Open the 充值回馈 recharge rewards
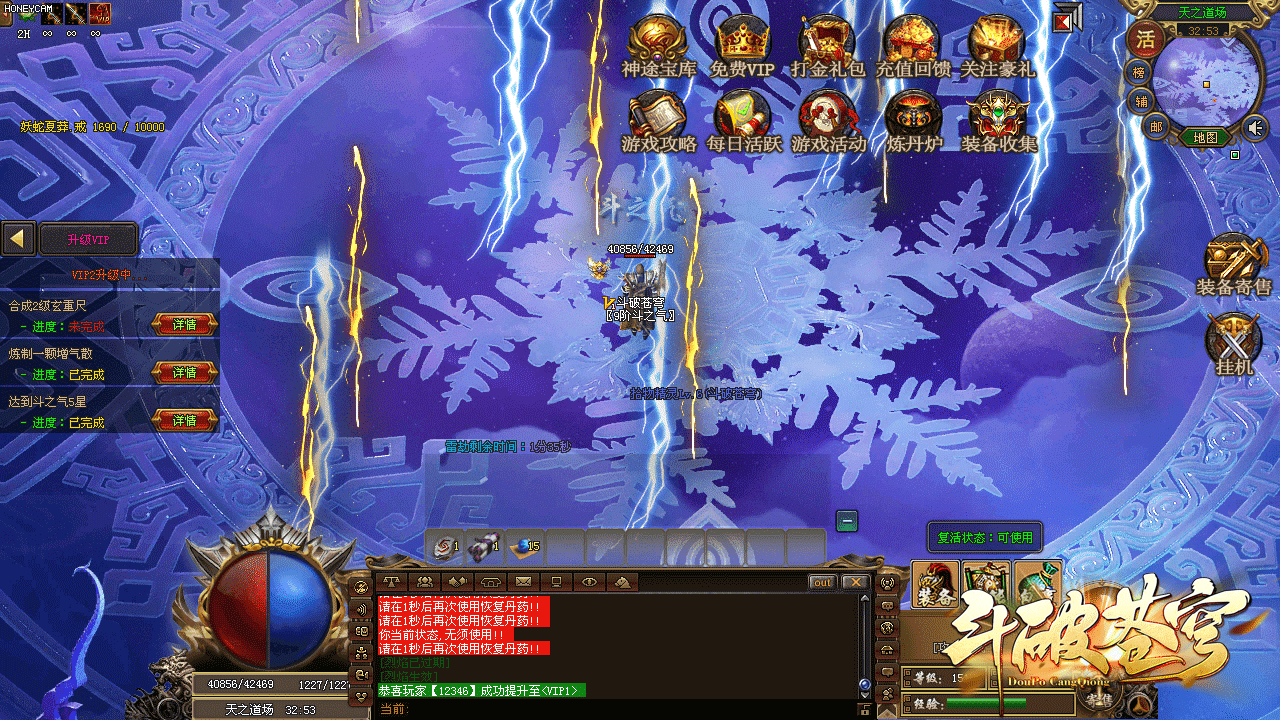 [912, 43]
